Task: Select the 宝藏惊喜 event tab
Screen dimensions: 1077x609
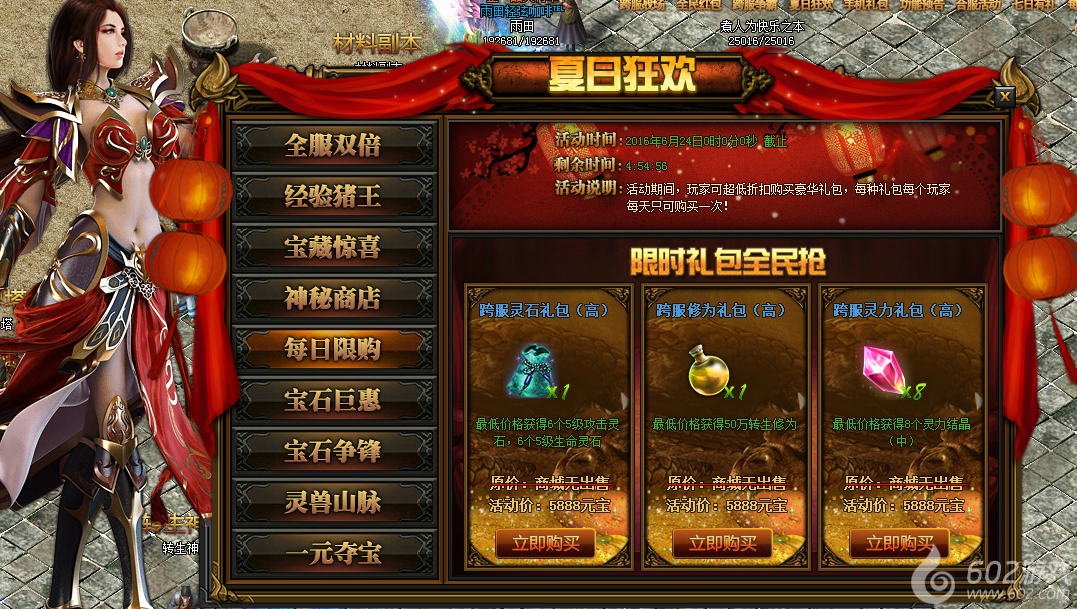Action: pyautogui.click(x=333, y=247)
